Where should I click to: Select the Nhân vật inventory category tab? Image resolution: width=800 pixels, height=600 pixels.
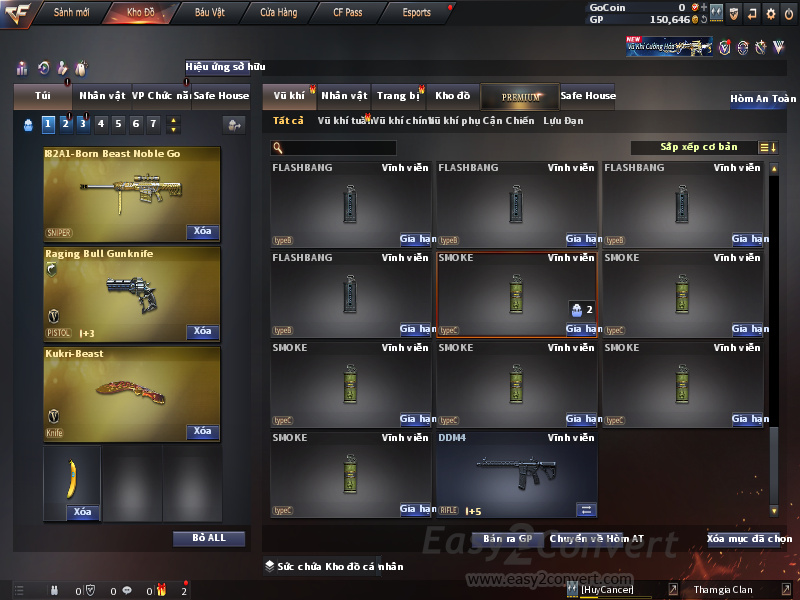(345, 96)
